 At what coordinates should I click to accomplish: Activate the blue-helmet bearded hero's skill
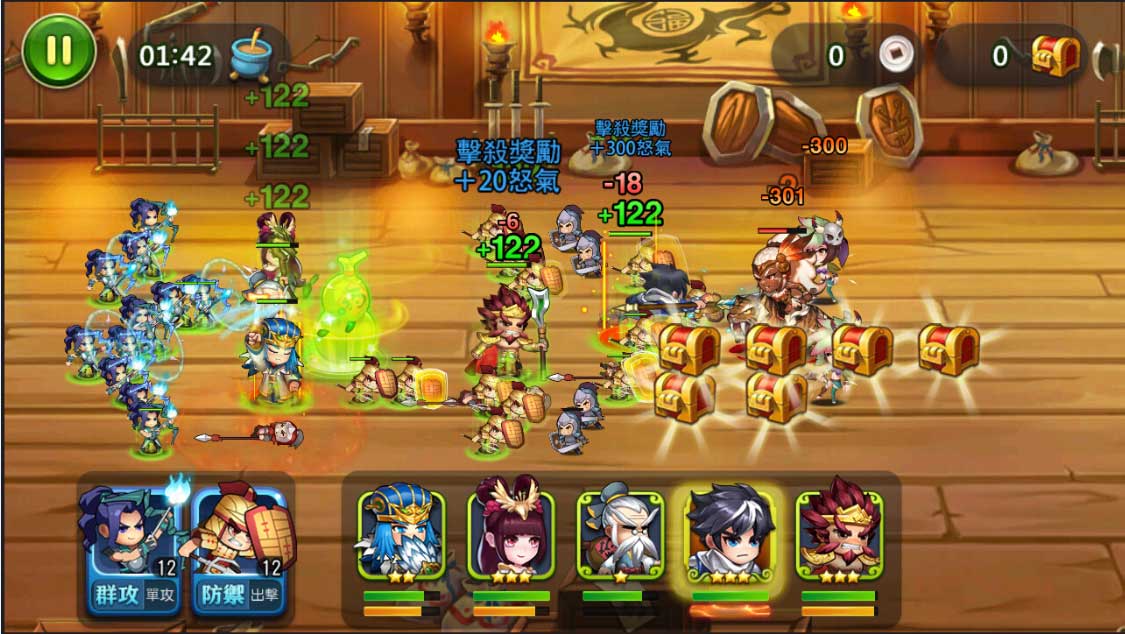[401, 533]
